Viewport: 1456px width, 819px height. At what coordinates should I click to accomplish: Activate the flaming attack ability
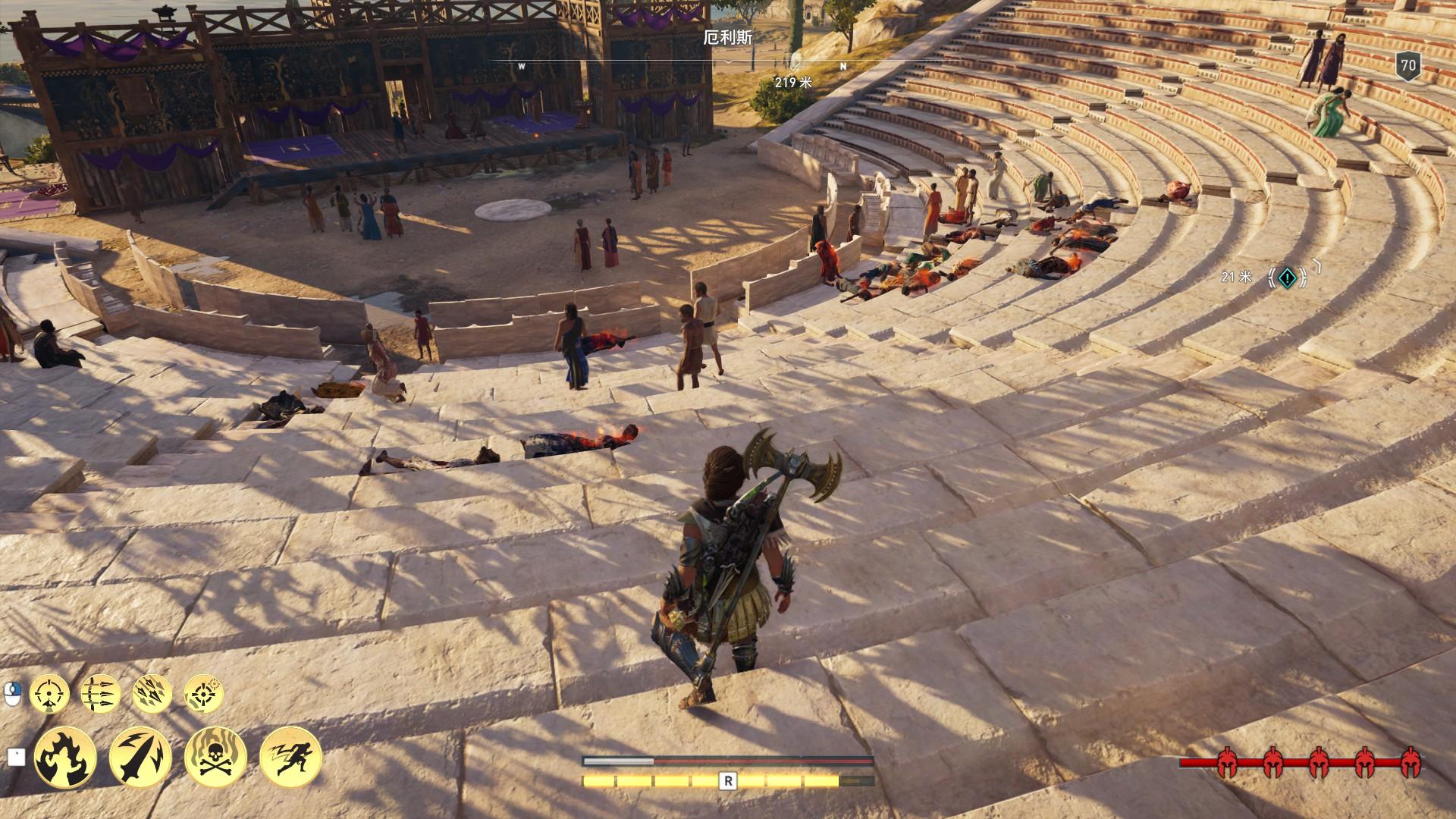coord(65,758)
